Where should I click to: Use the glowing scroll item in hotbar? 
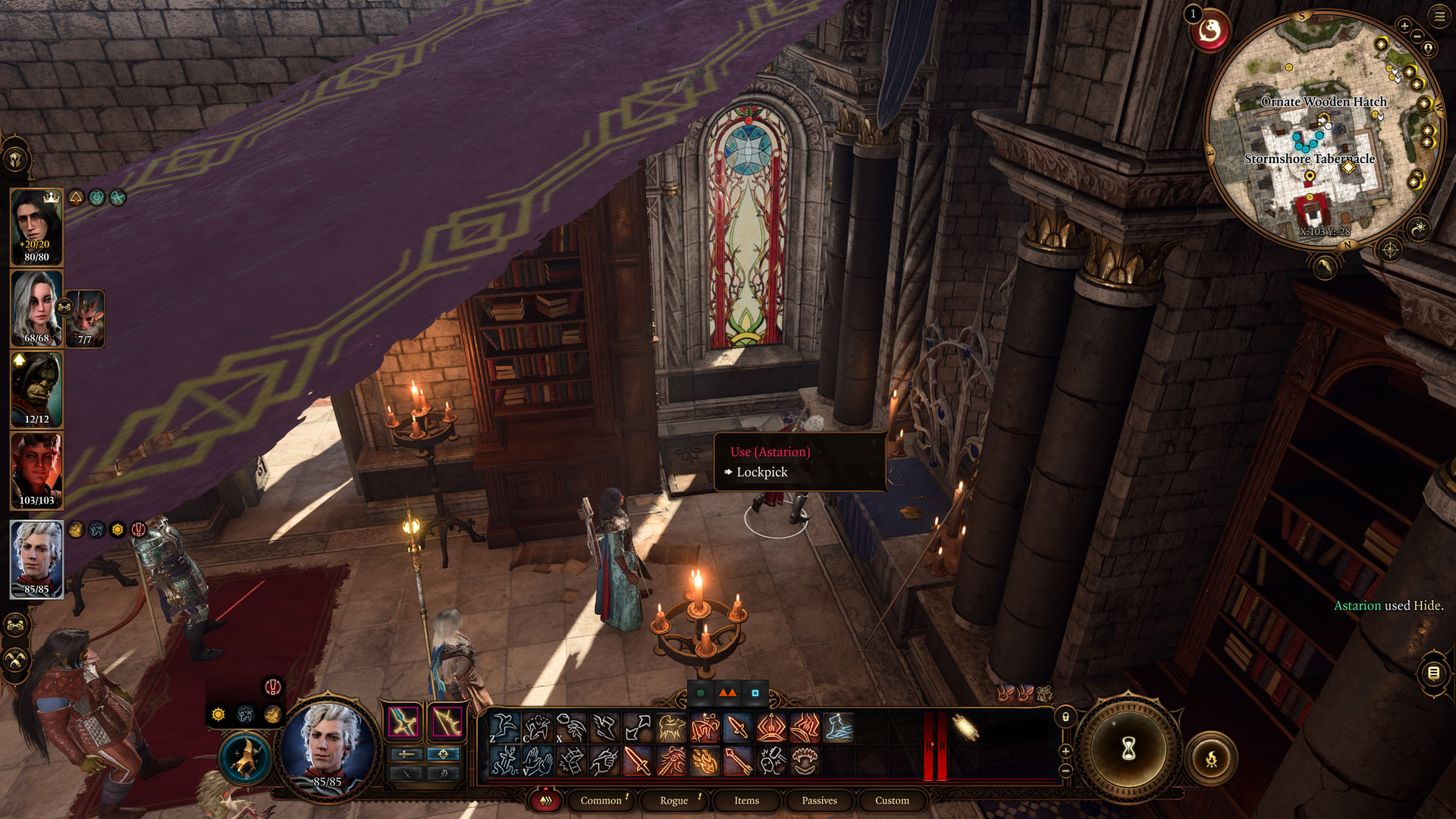click(x=965, y=727)
